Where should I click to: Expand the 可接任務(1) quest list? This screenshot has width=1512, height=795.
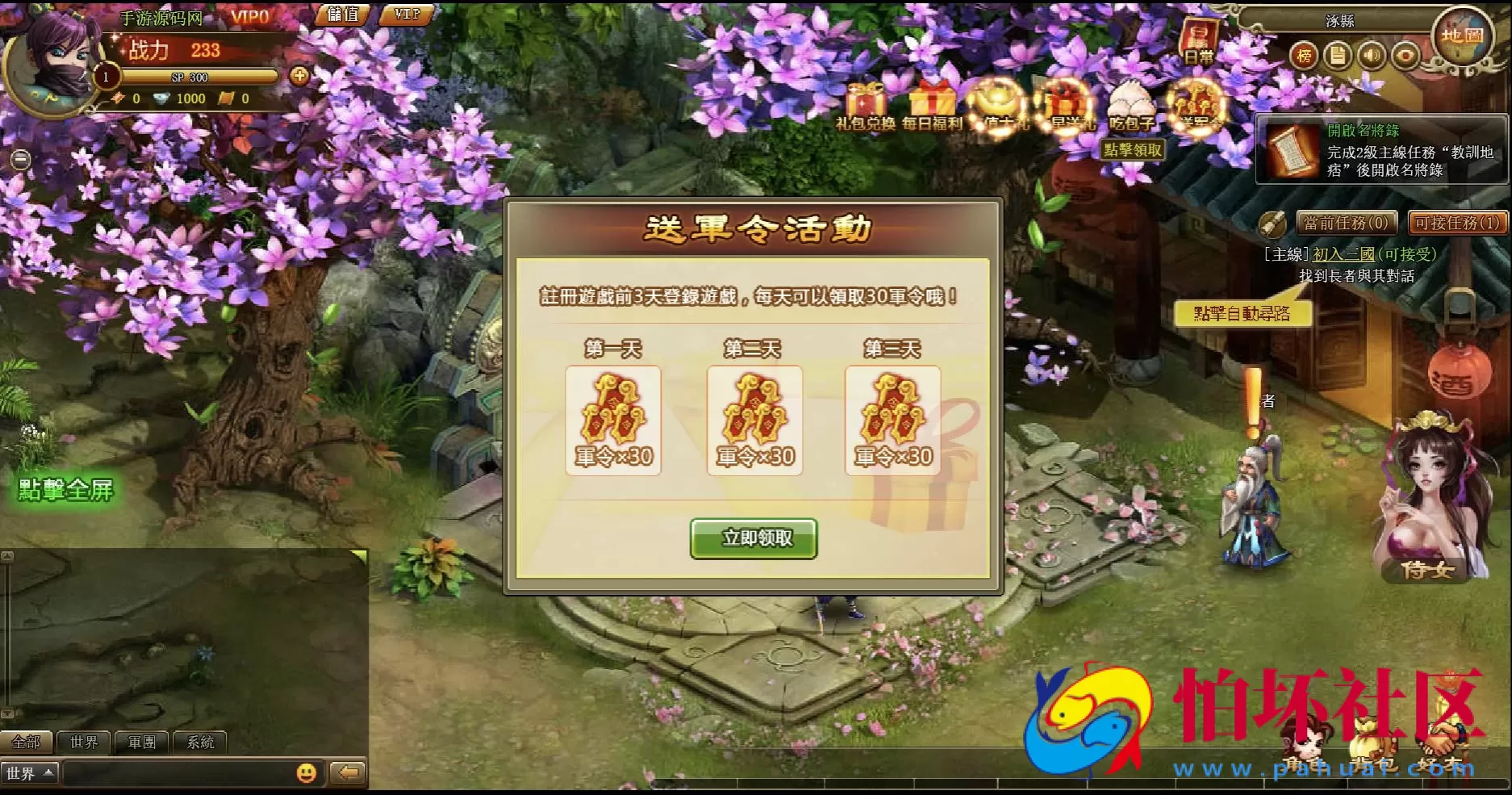point(1455,223)
